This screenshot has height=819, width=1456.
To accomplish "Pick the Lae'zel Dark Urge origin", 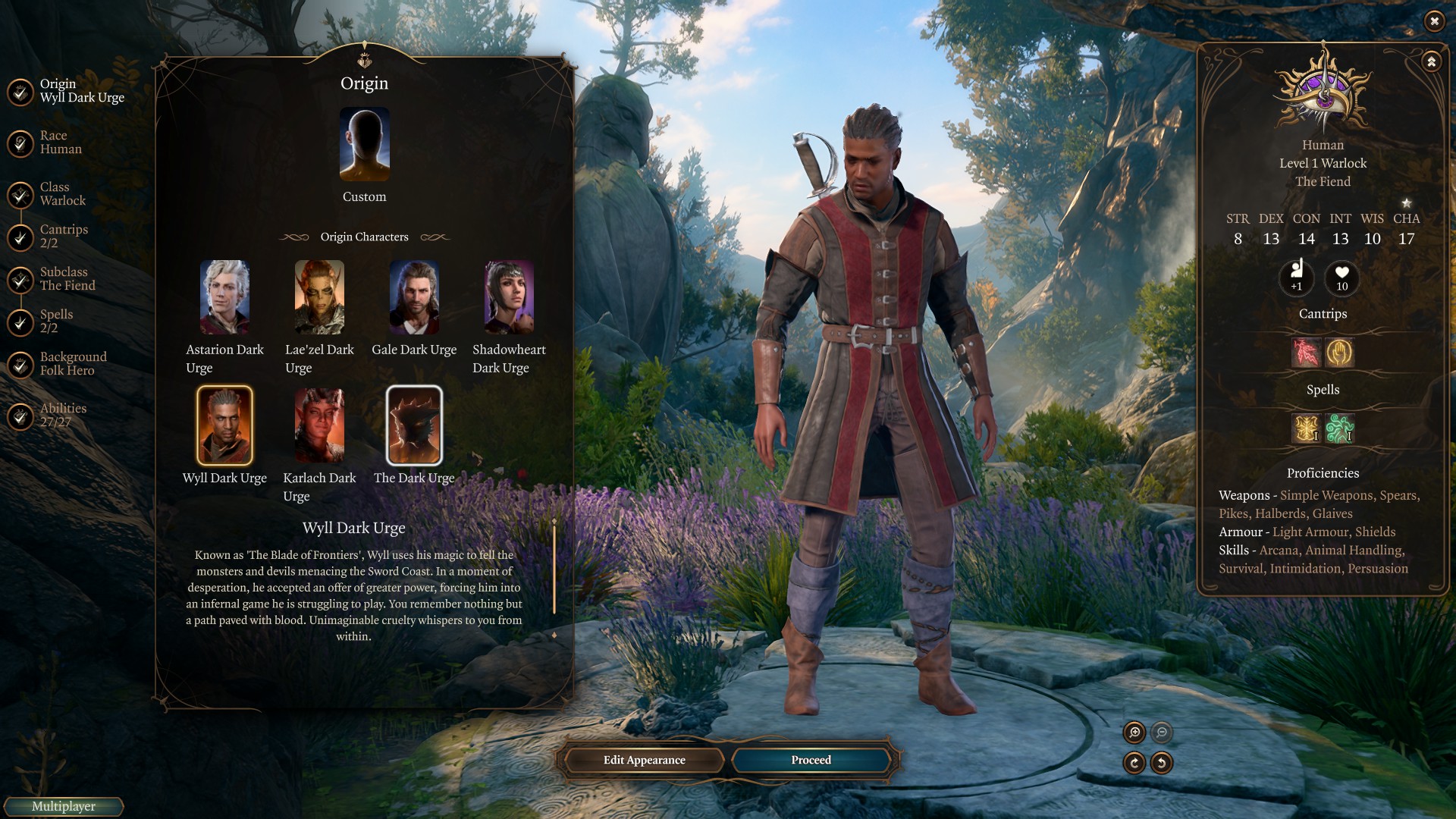I will pos(319,297).
